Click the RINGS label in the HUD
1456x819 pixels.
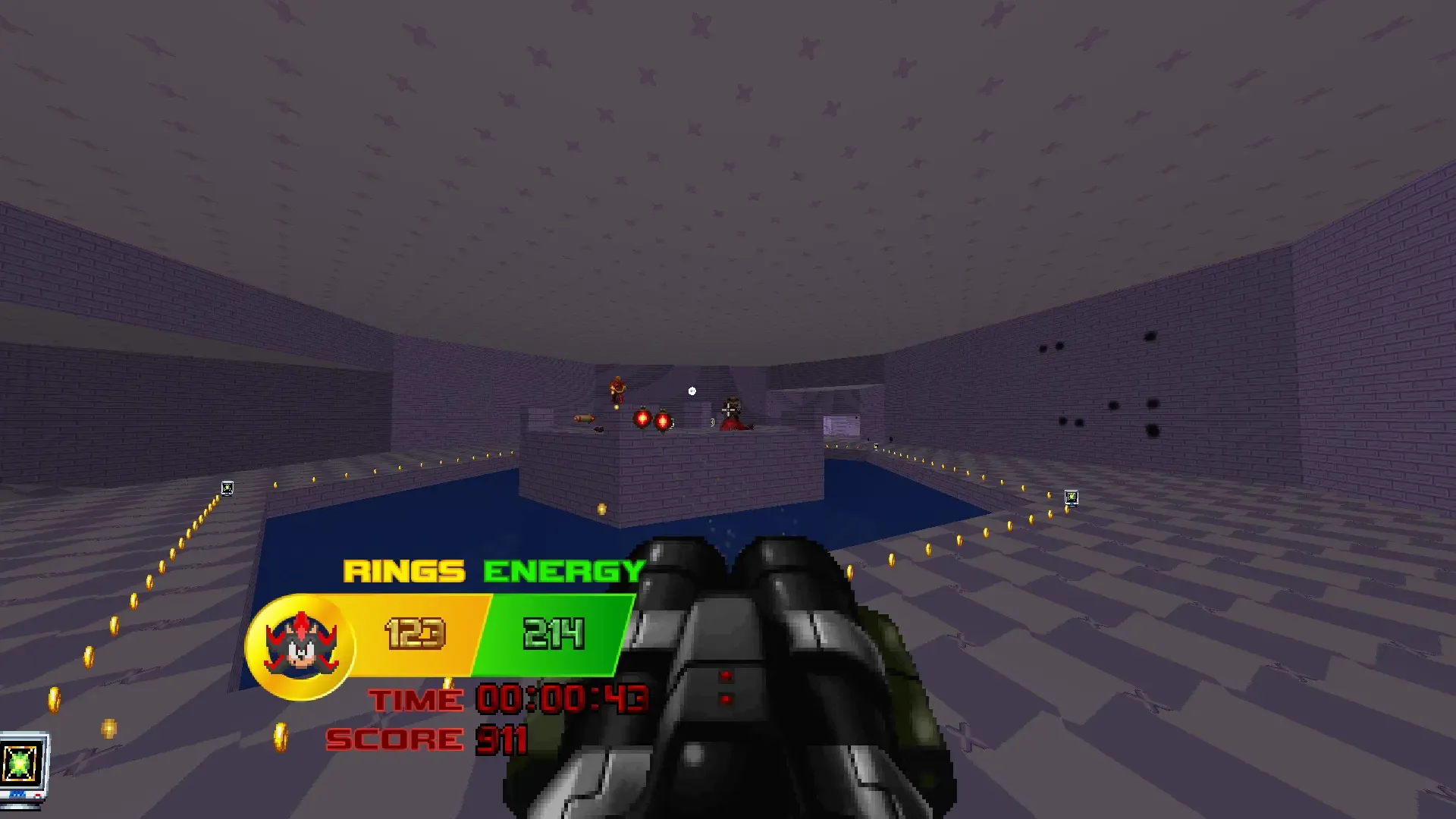pos(405,570)
